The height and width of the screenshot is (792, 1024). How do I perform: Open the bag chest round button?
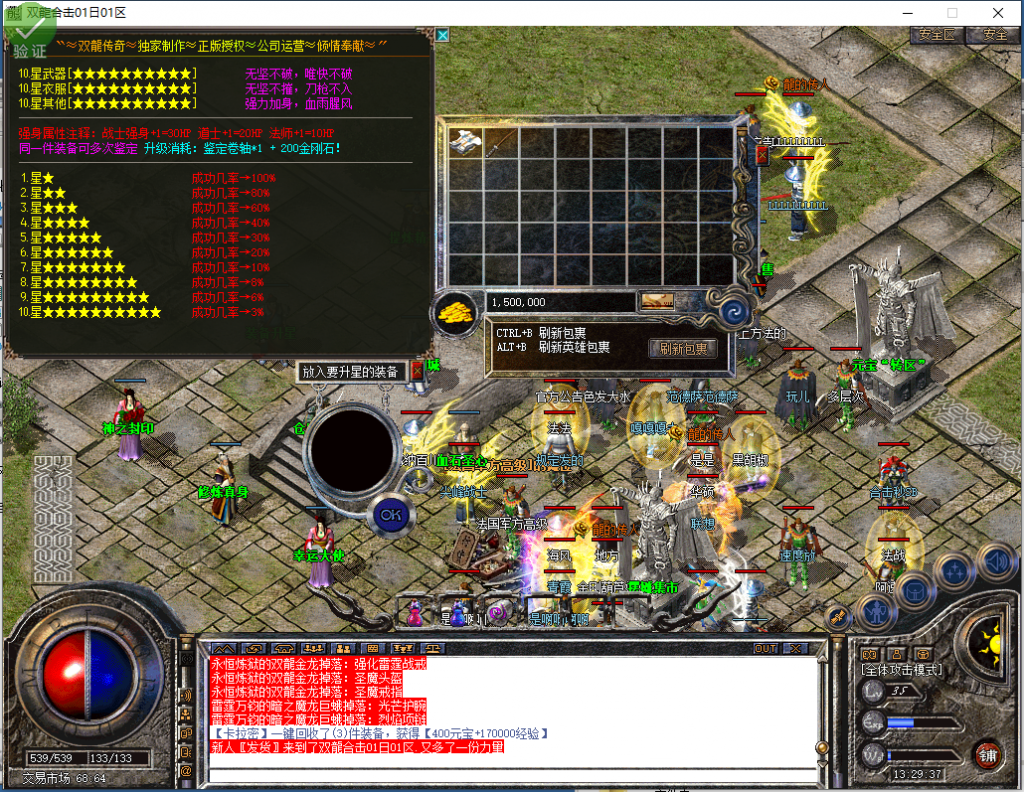914,590
